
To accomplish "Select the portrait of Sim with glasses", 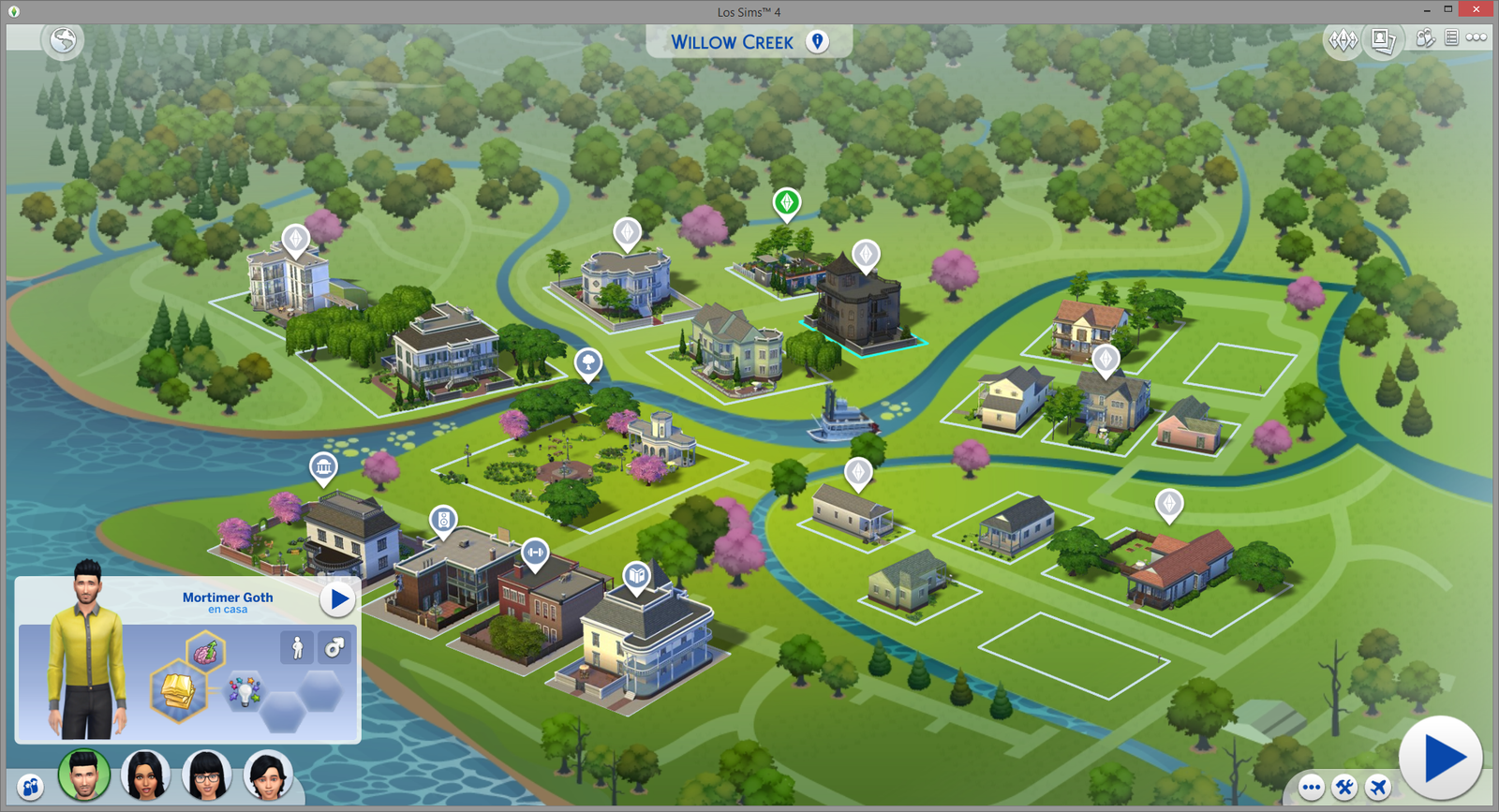I will point(207,775).
